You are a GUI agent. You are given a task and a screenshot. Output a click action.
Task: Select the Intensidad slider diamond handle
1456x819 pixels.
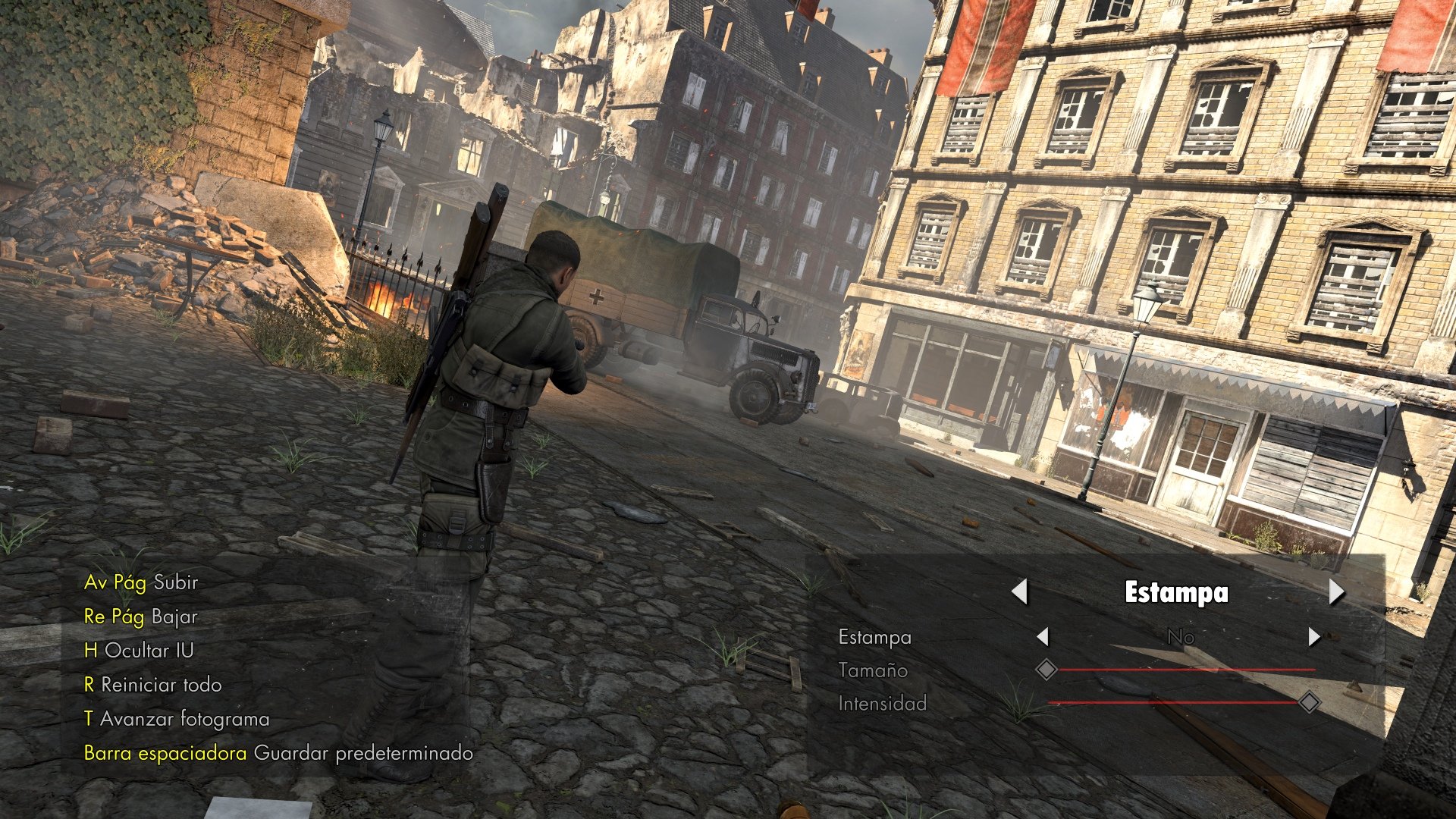click(x=1308, y=703)
